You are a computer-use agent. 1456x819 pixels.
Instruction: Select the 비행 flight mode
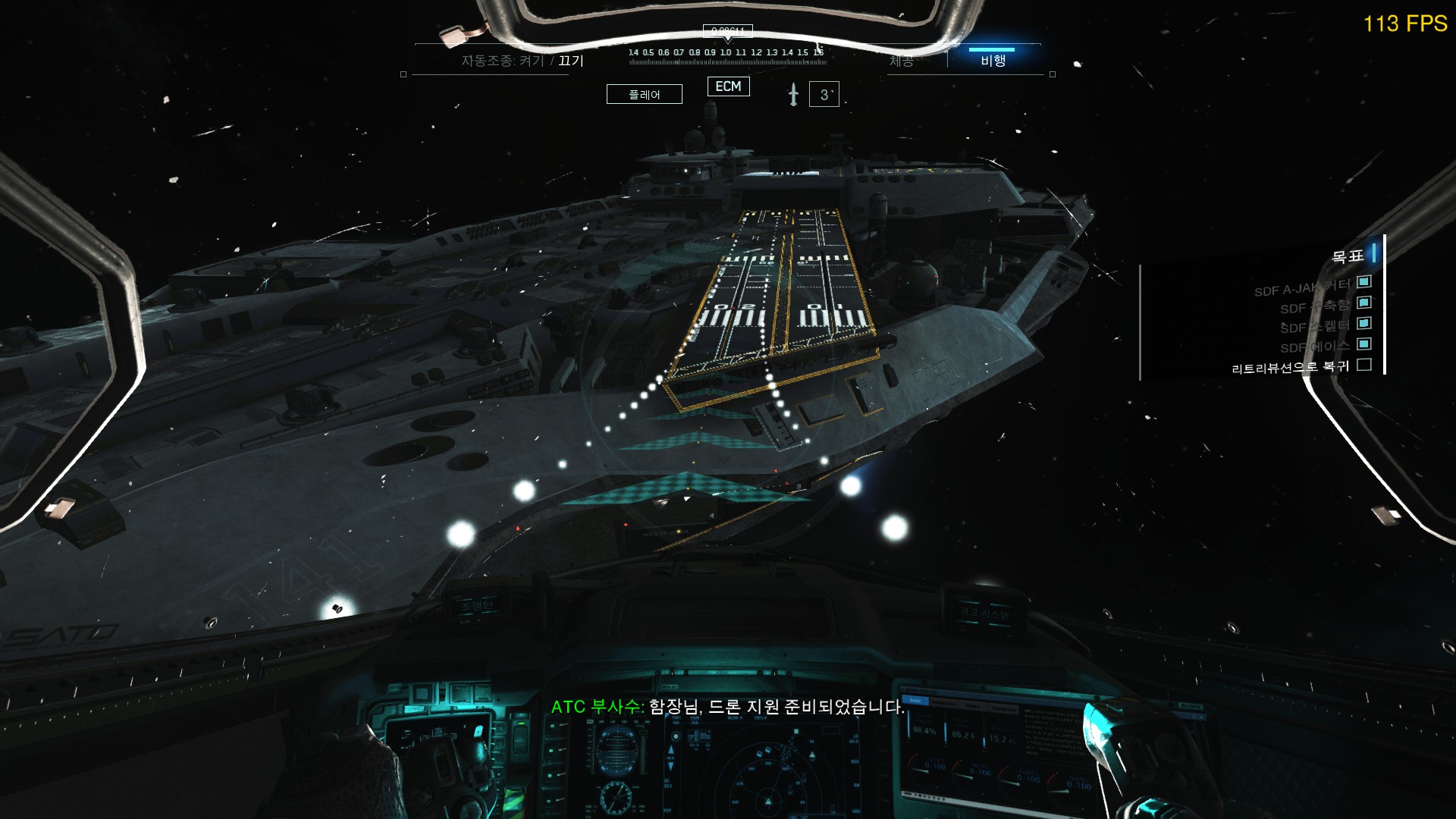click(993, 61)
